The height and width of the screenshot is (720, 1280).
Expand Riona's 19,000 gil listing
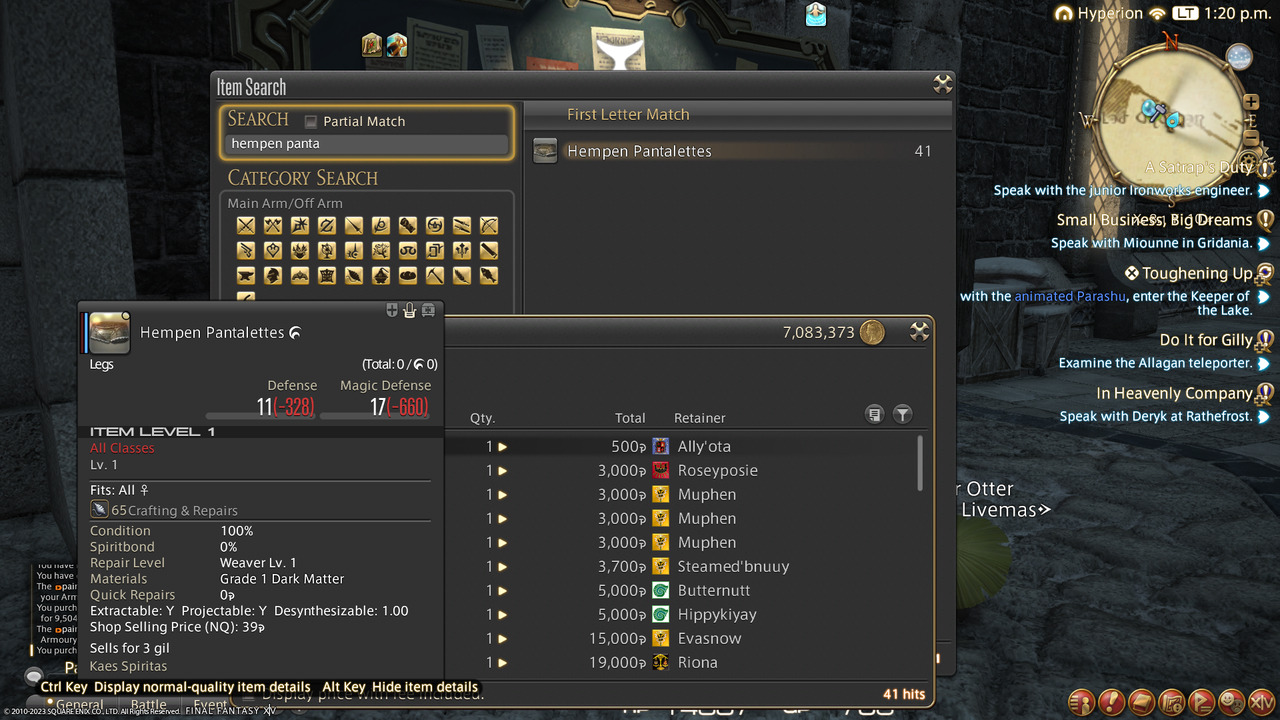[500, 662]
